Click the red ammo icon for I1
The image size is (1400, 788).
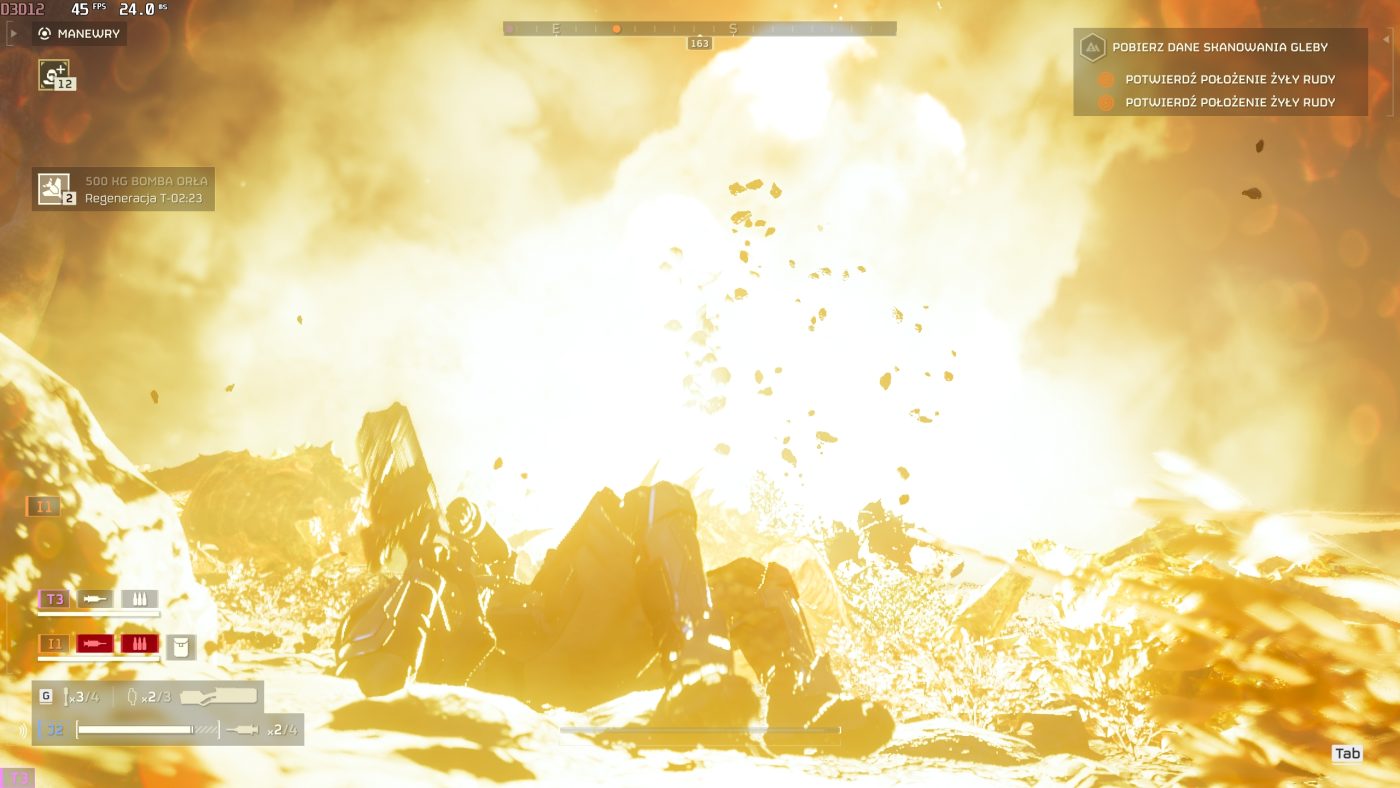(x=139, y=643)
